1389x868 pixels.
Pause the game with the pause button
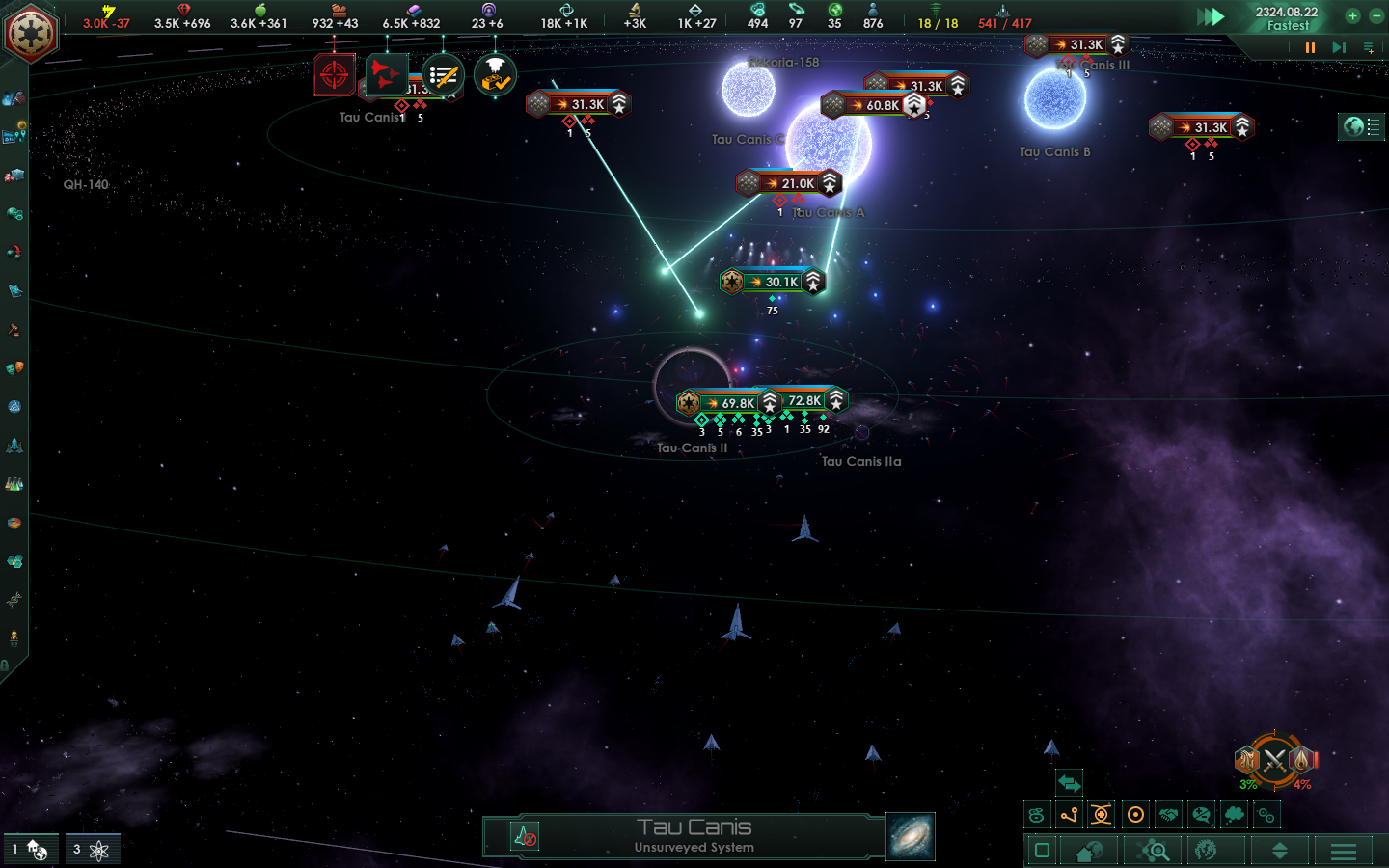(x=1309, y=48)
